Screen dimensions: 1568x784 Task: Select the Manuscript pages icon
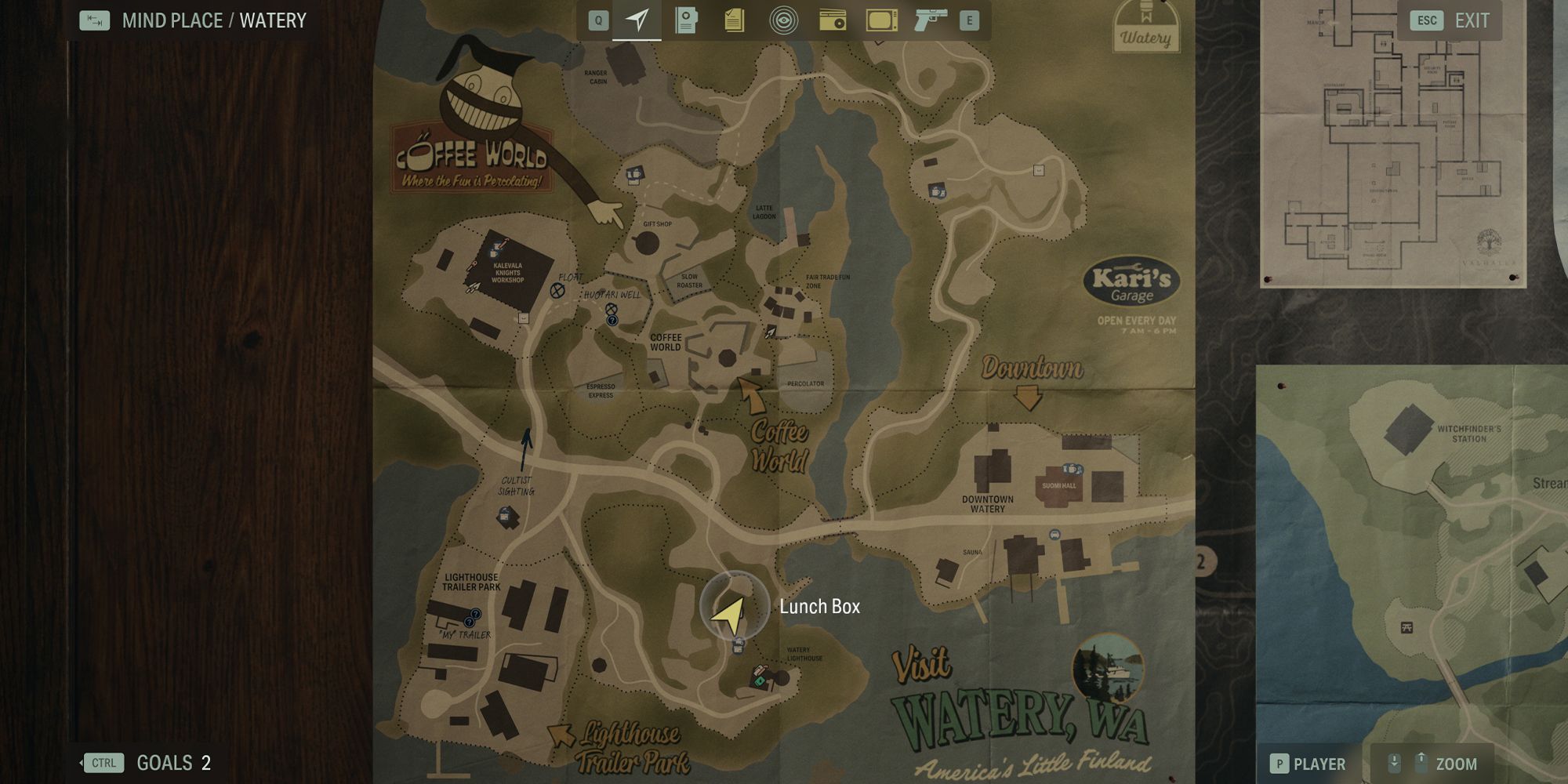coord(734,21)
